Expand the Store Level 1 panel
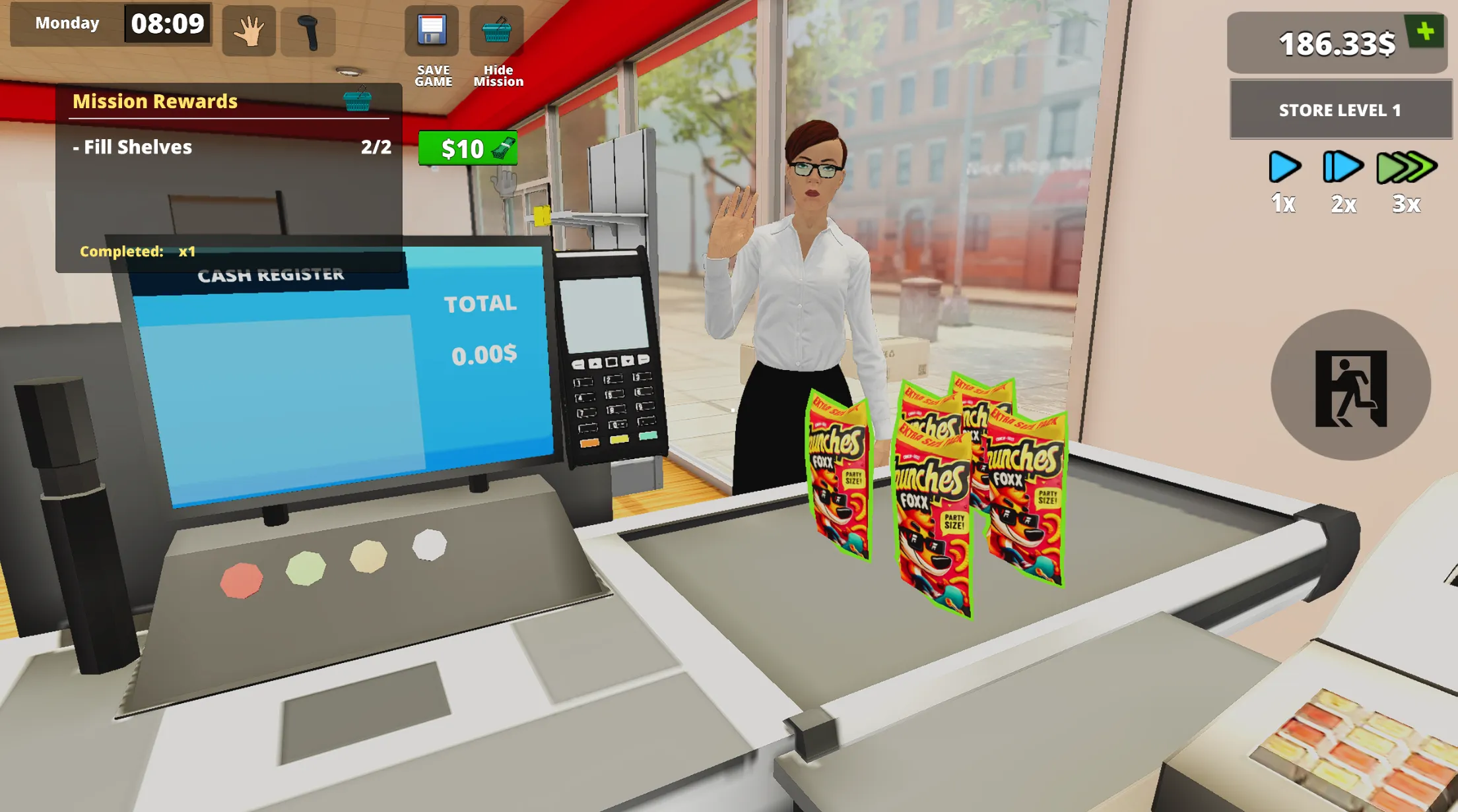Screen dimensions: 1458x812 tap(1340, 110)
